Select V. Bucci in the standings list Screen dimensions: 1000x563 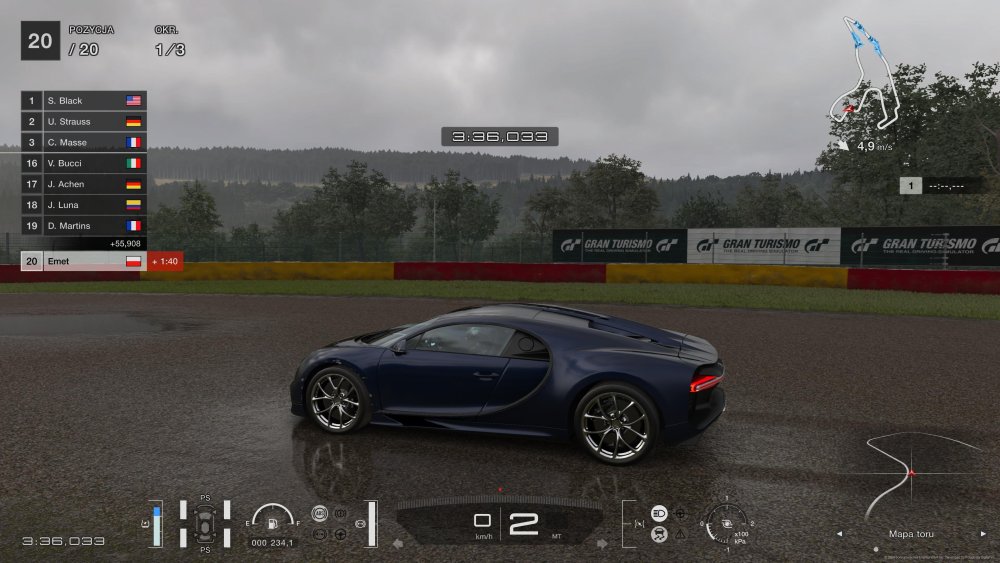click(x=84, y=163)
